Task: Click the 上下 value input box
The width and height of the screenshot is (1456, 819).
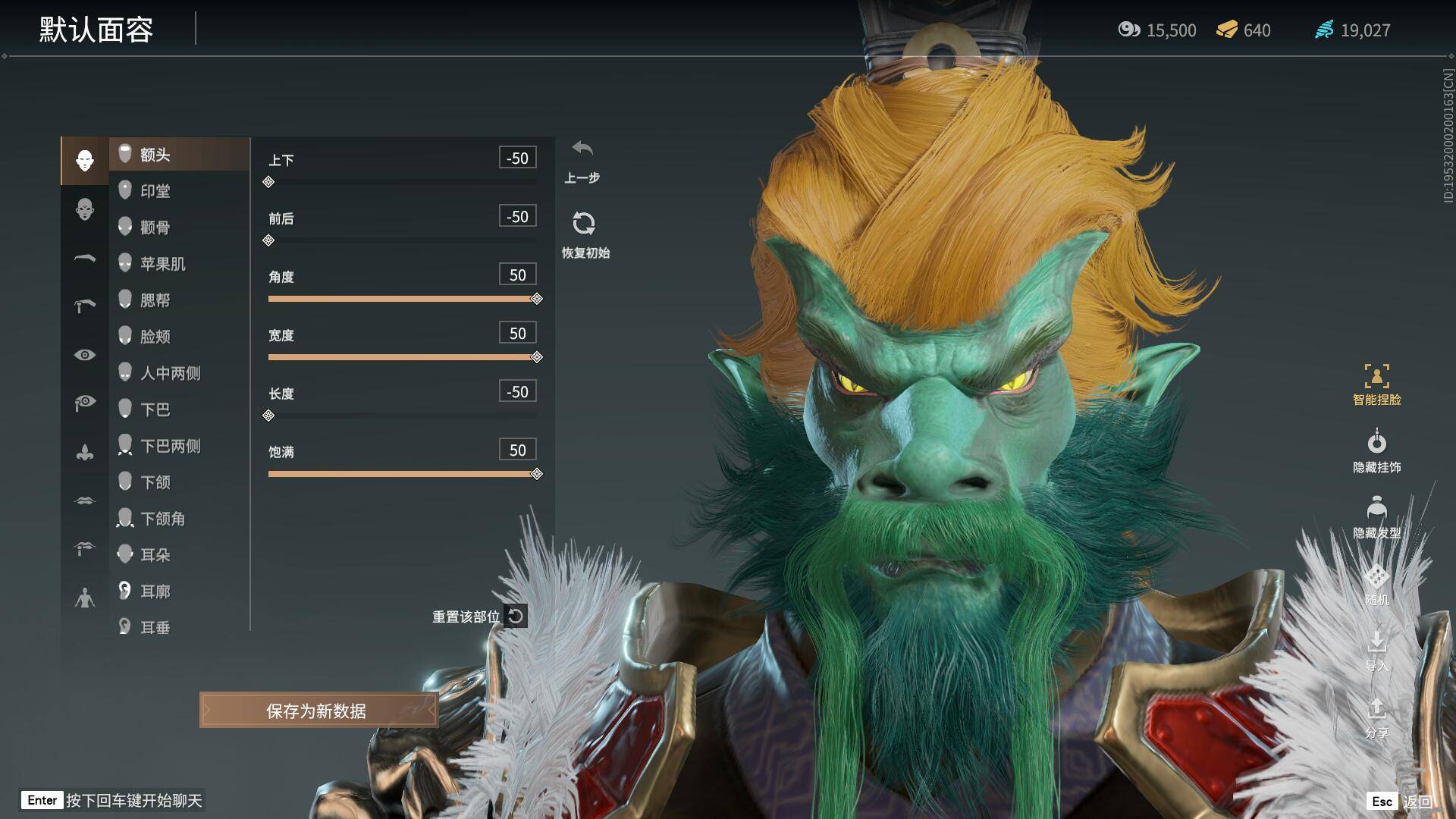Action: 517,158
